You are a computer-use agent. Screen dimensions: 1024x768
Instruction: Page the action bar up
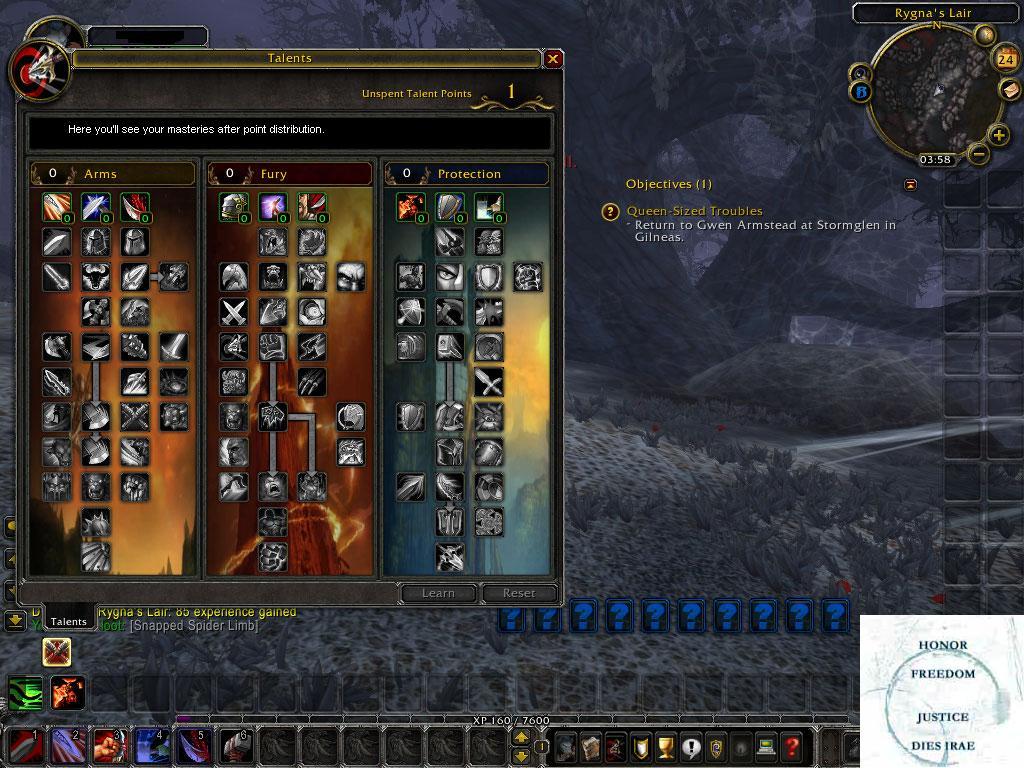point(521,738)
